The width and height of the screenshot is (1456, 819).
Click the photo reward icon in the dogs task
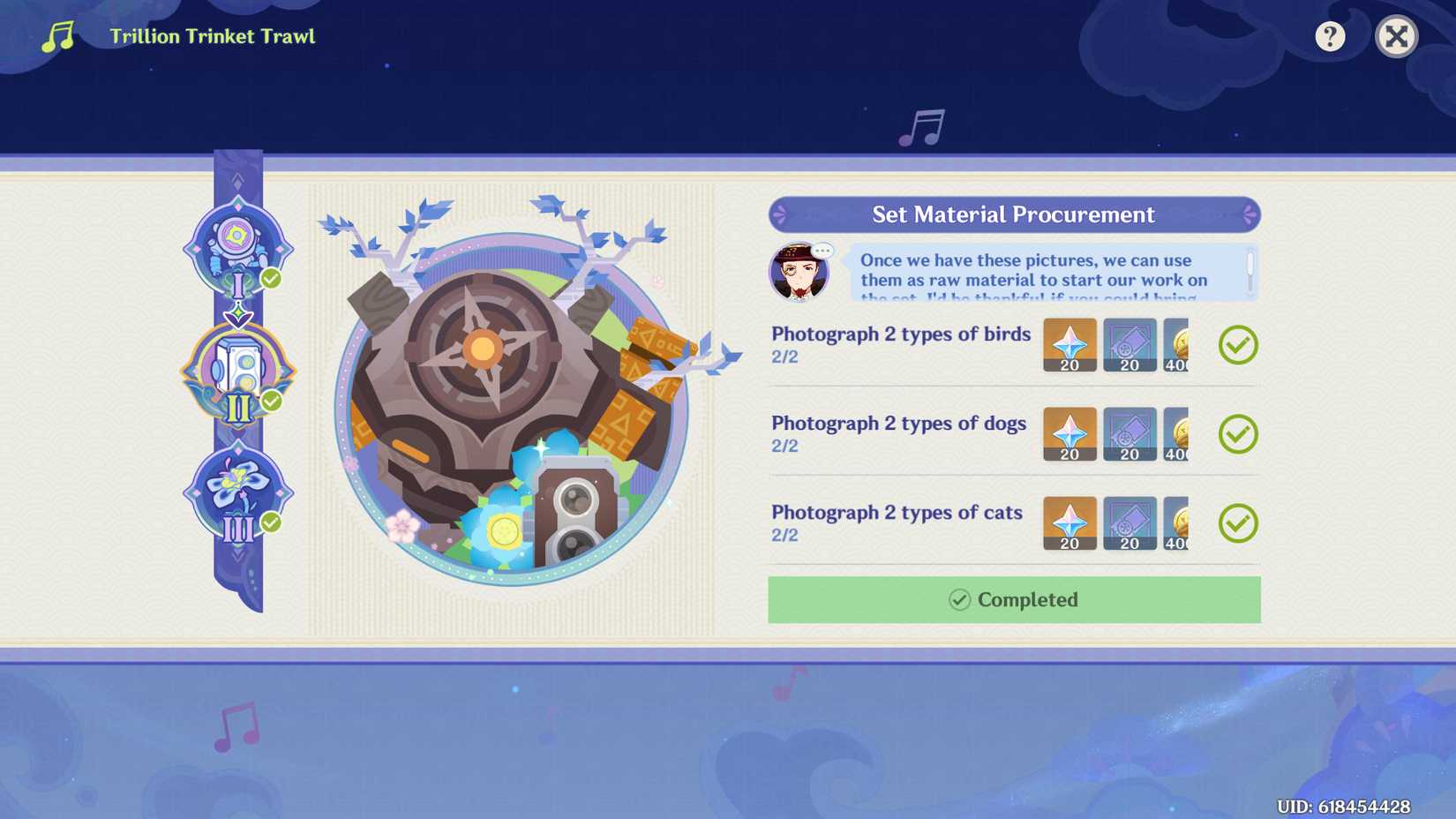(x=1130, y=435)
